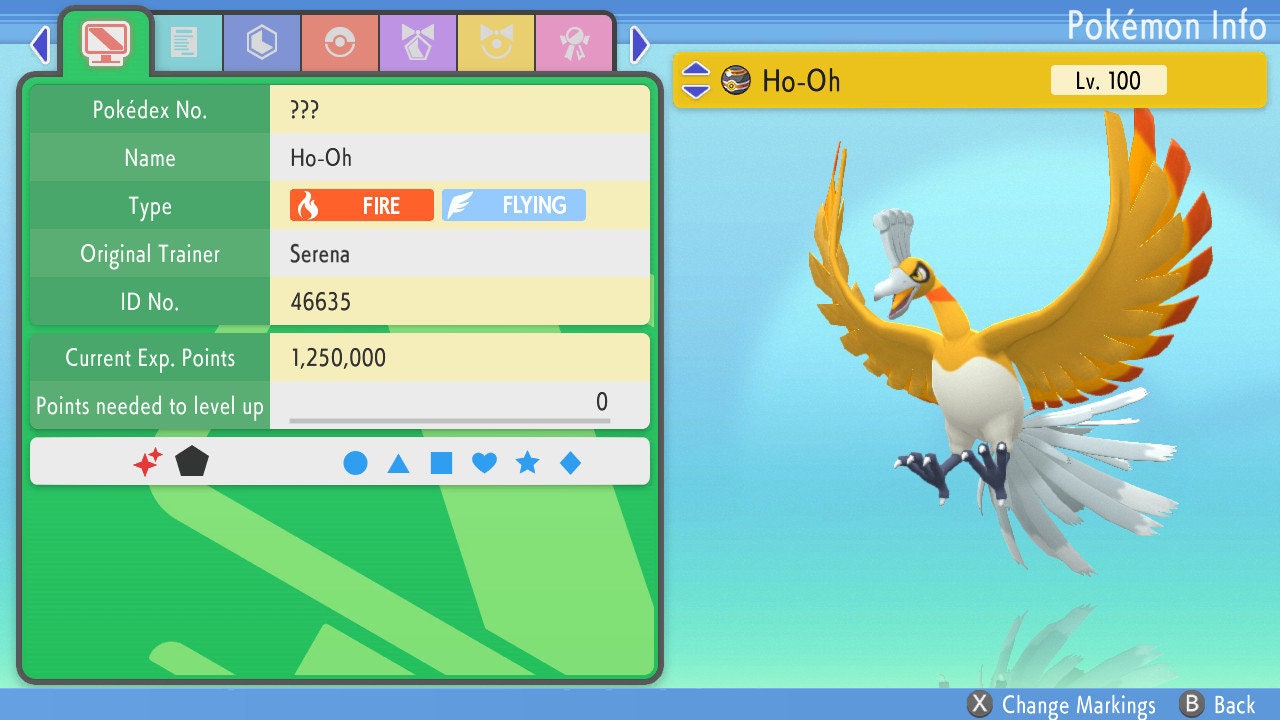
Task: Select the green Pokémon Info monitor tab
Action: click(x=105, y=41)
